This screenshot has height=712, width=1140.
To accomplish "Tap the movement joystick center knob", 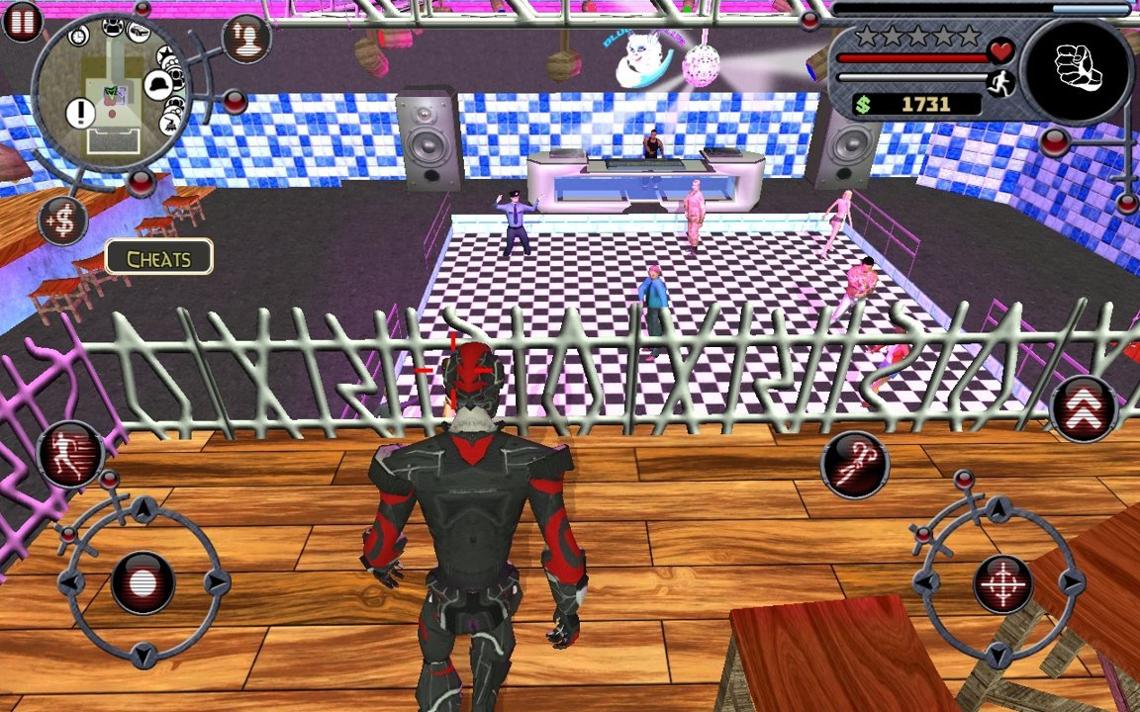I will pos(143,583).
